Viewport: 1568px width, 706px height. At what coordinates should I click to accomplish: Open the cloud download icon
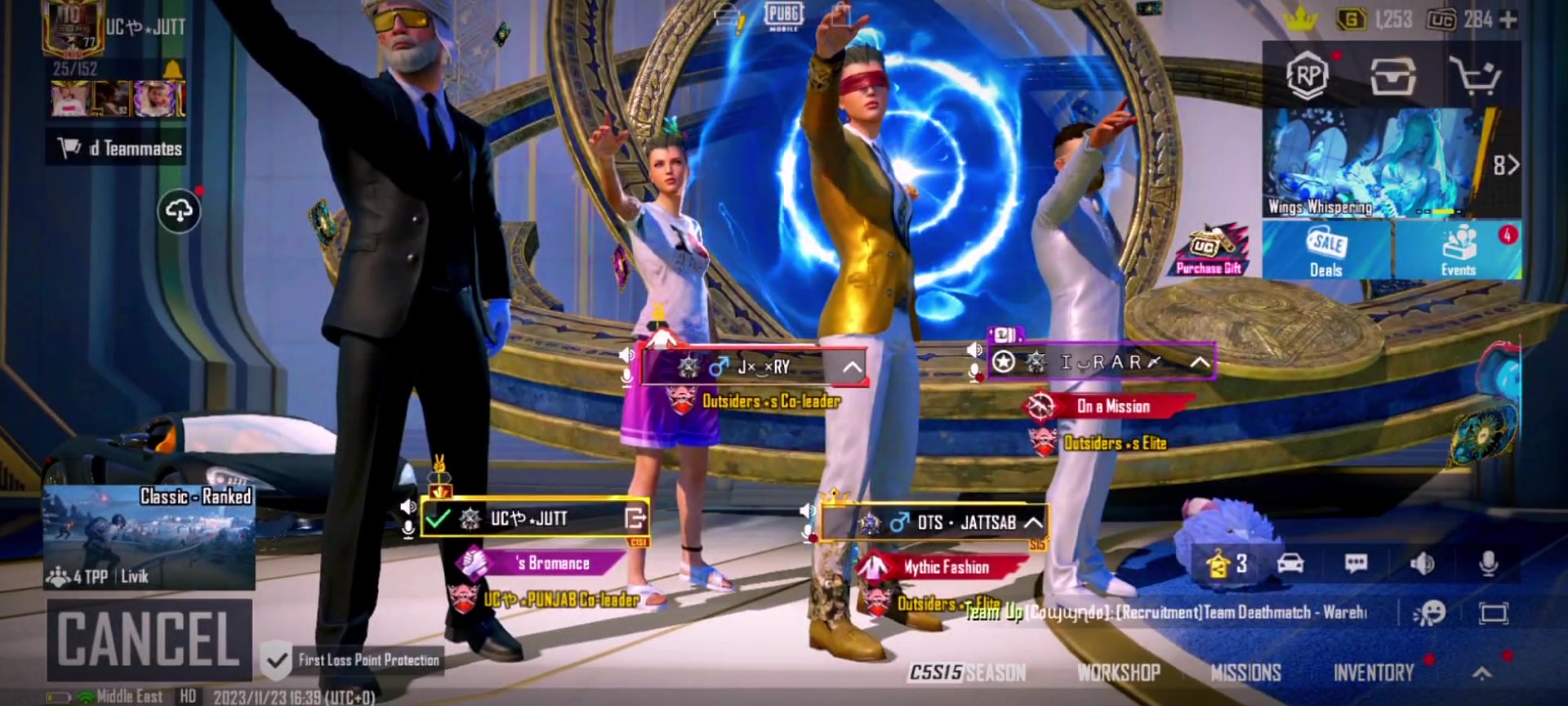point(179,212)
